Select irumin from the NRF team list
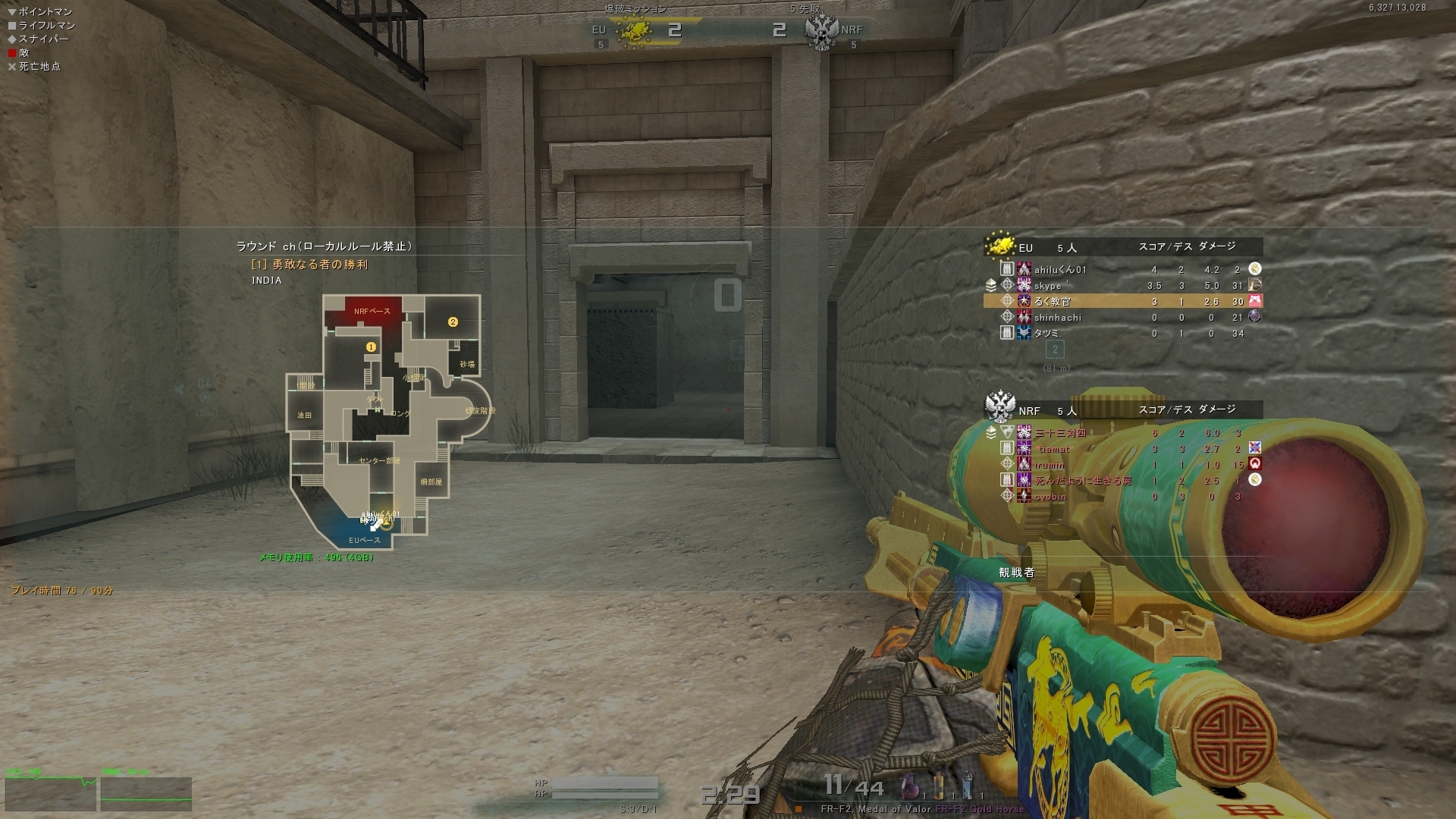1456x819 pixels. pos(1049,465)
